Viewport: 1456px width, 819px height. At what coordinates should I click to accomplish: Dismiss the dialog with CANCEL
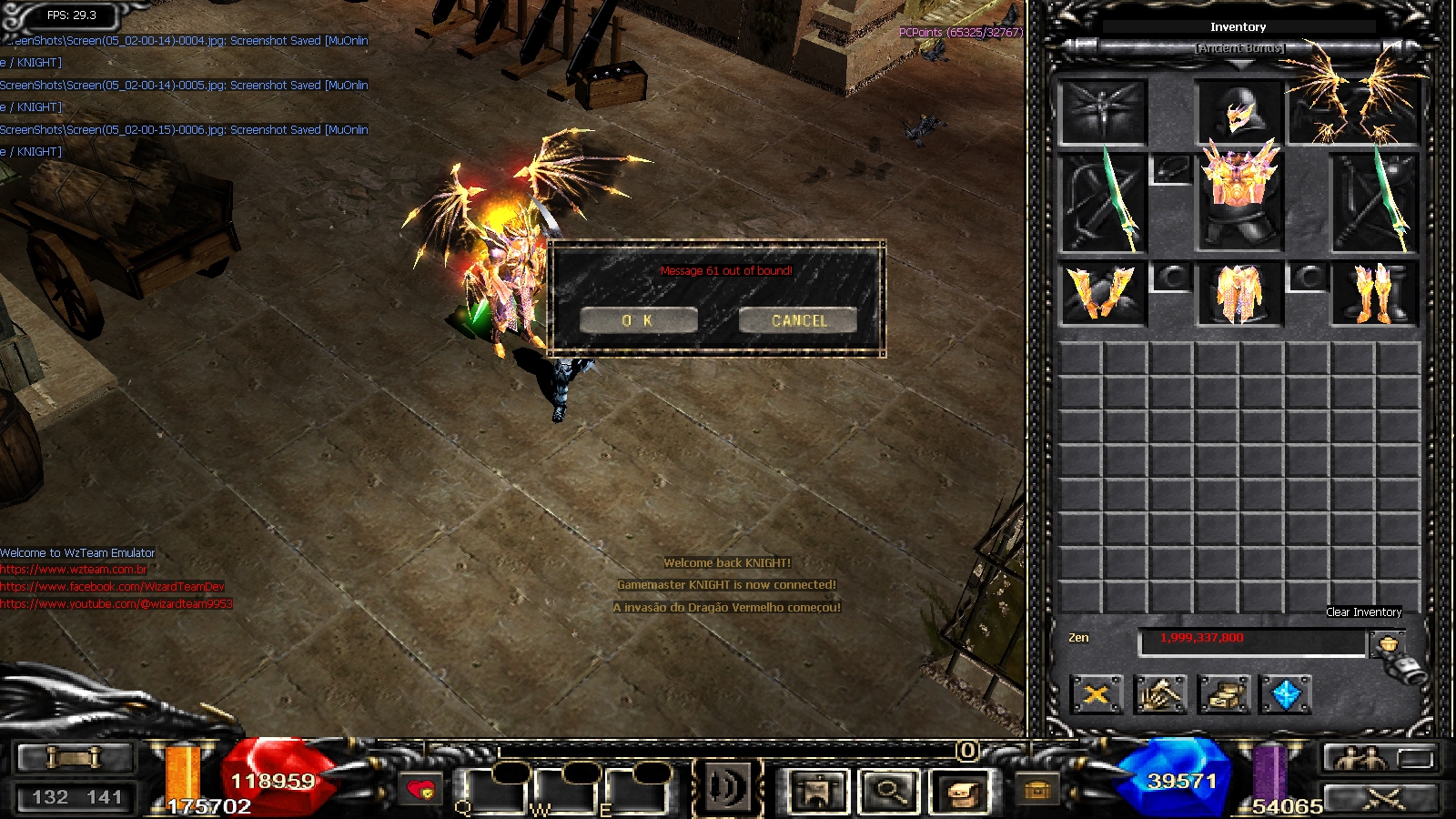(x=798, y=320)
